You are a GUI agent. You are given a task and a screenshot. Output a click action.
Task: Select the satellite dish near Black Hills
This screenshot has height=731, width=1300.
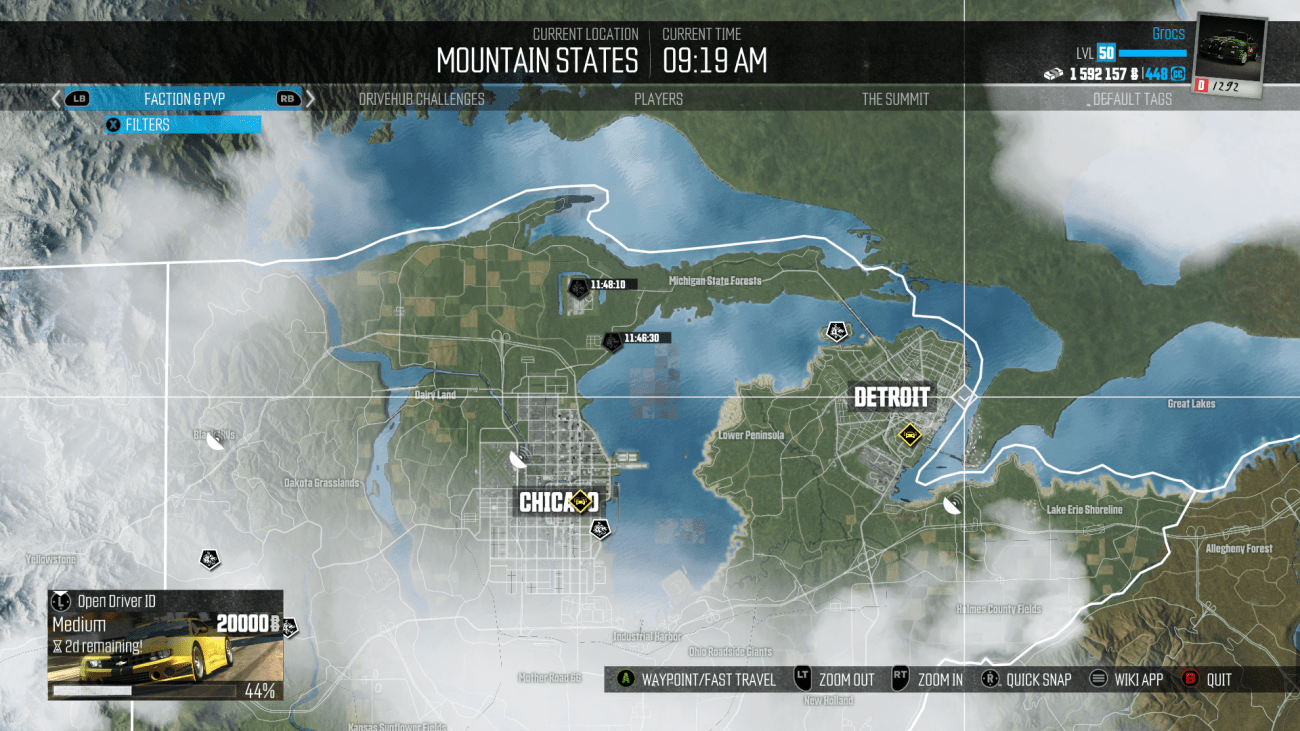(214, 443)
